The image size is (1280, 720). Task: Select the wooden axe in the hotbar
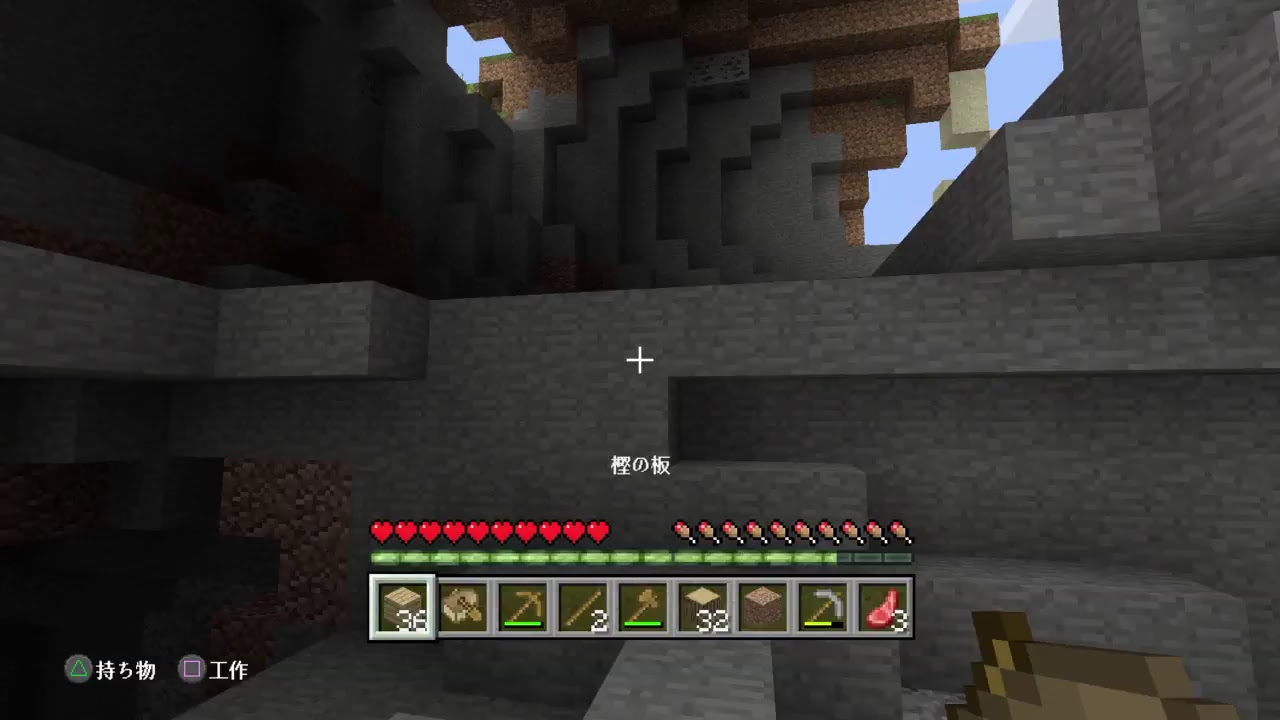(644, 605)
